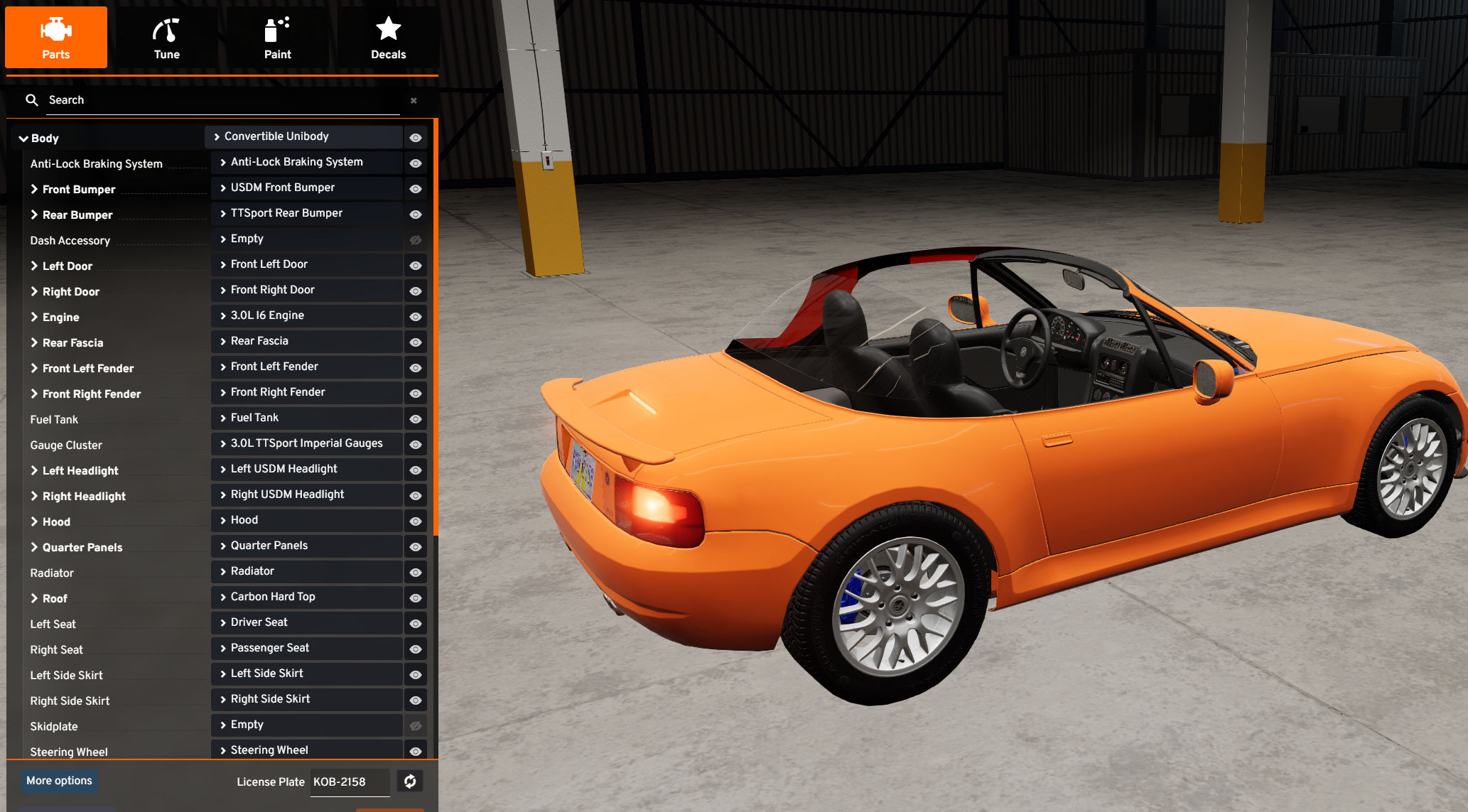This screenshot has width=1468, height=812.
Task: Expand the Roof tree entry
Action: pos(34,598)
